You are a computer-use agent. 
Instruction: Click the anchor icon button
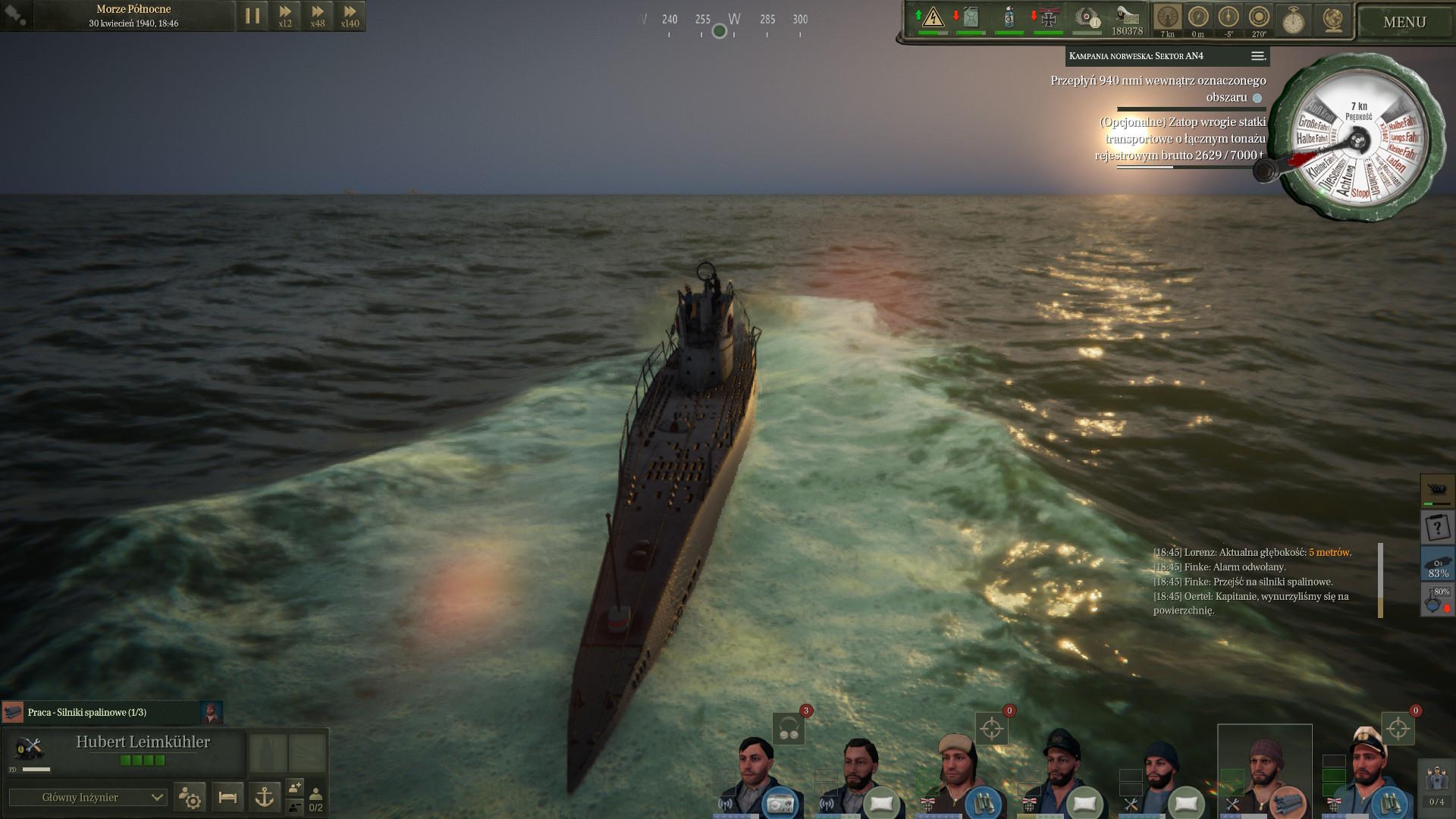[264, 797]
